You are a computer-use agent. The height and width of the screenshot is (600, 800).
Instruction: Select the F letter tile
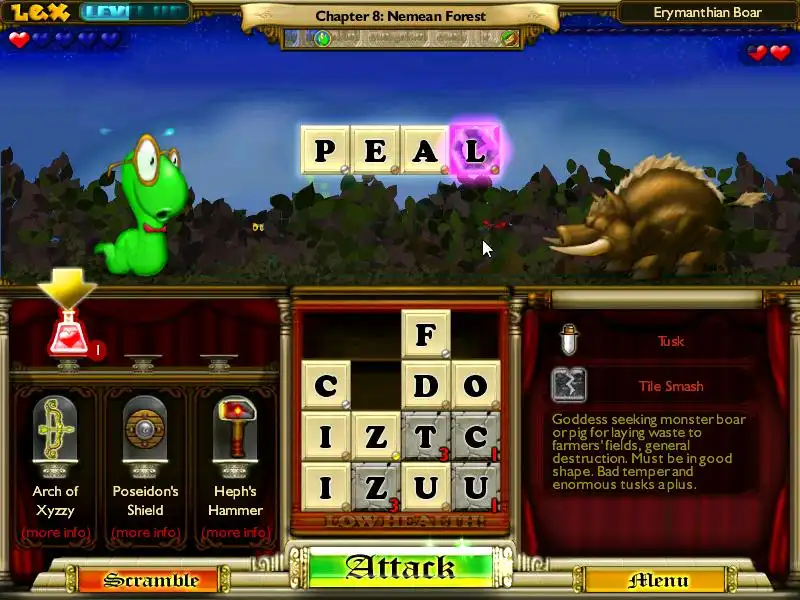pos(426,334)
